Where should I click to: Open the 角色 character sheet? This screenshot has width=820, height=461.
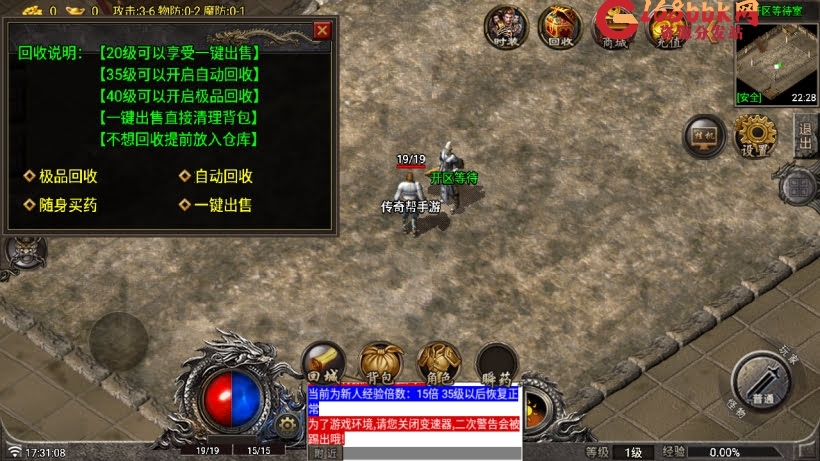point(439,362)
